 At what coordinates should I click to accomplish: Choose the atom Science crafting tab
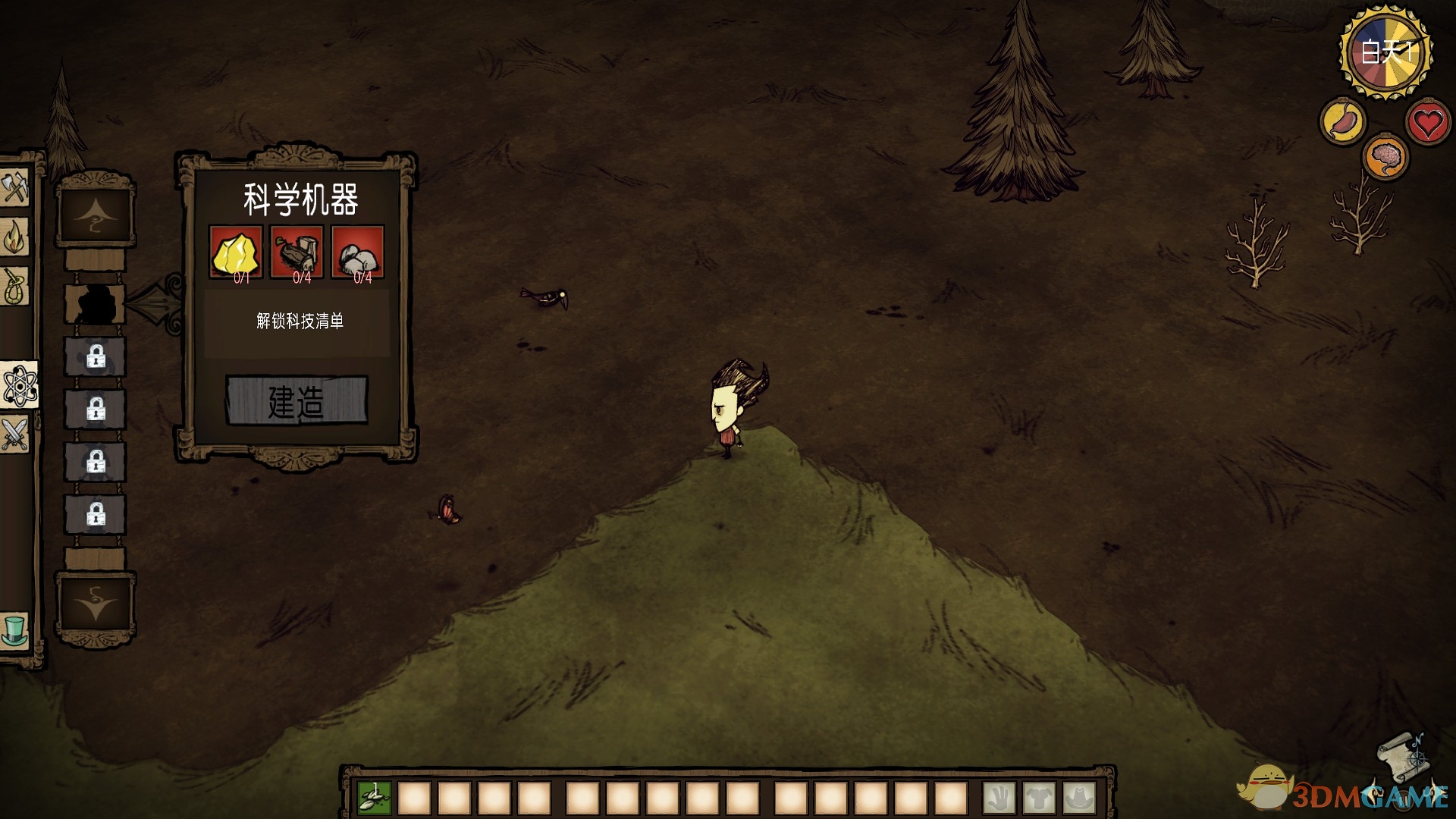click(x=18, y=385)
